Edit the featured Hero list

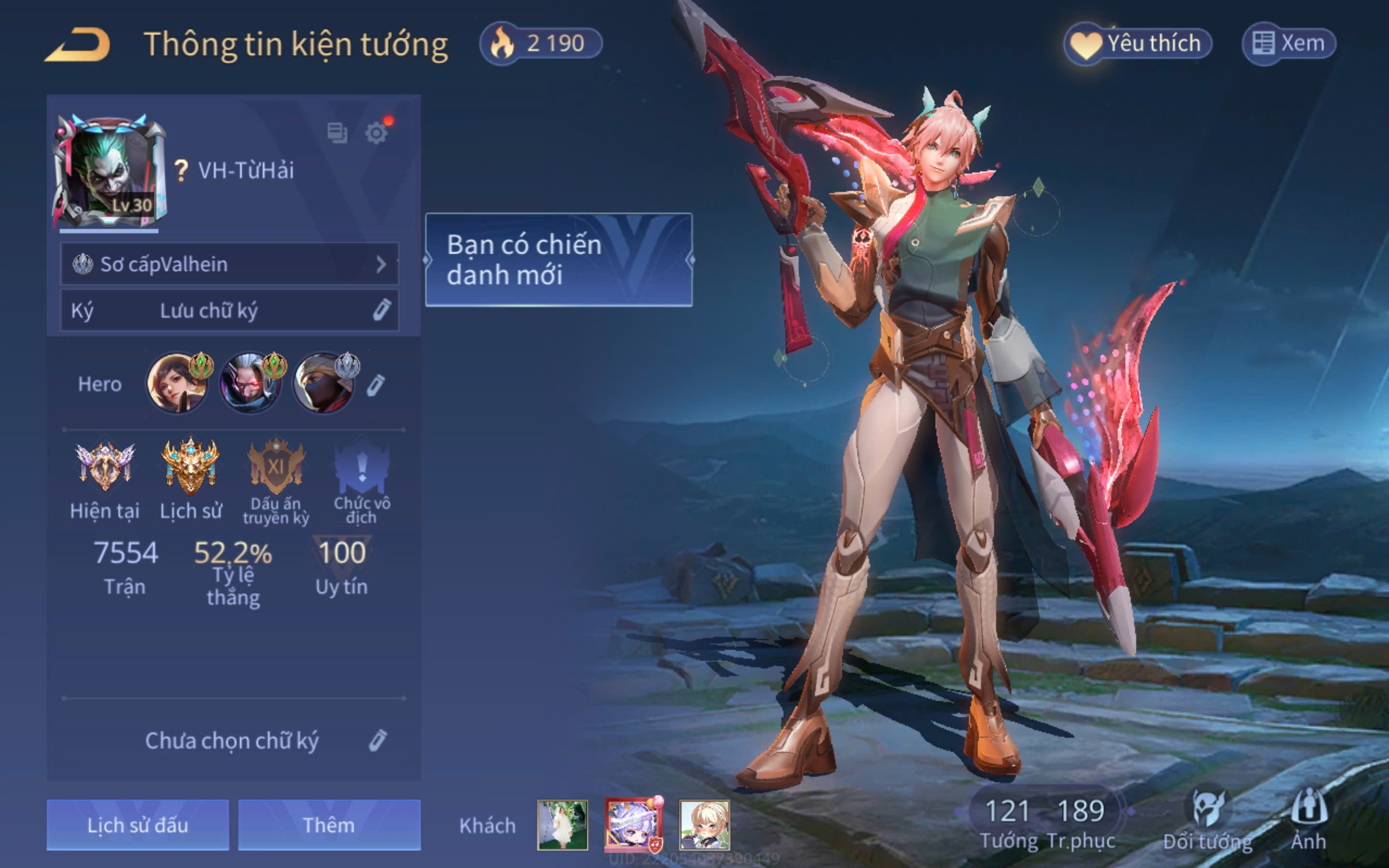(376, 385)
